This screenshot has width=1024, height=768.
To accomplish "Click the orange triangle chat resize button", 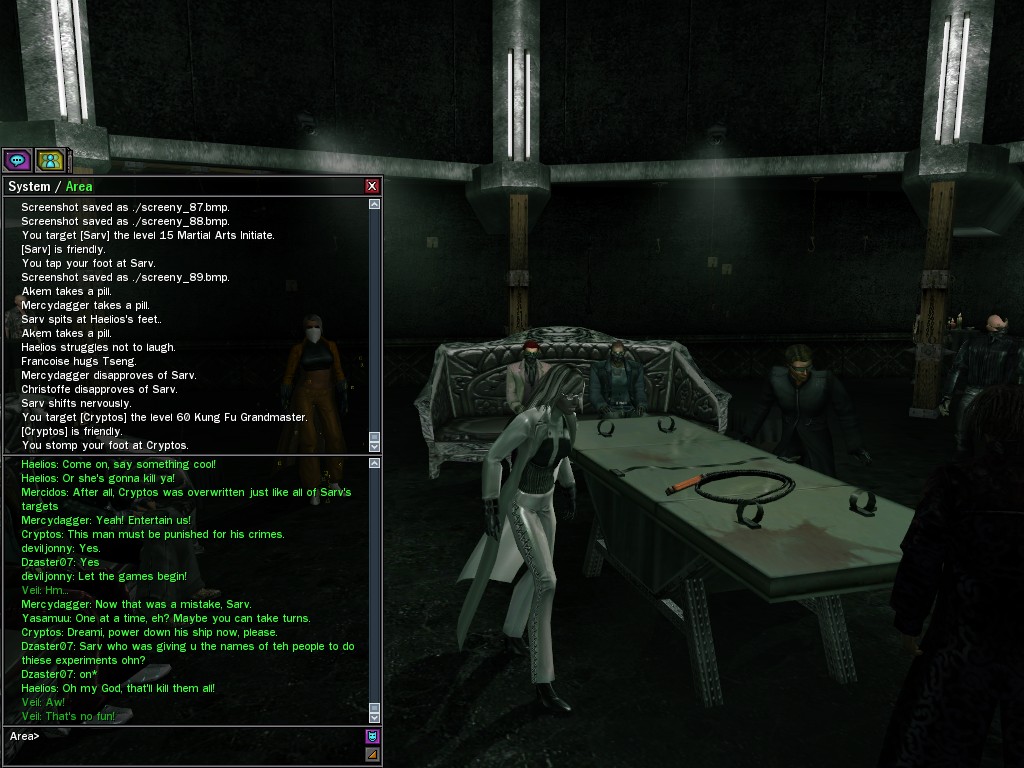I will tap(372, 755).
